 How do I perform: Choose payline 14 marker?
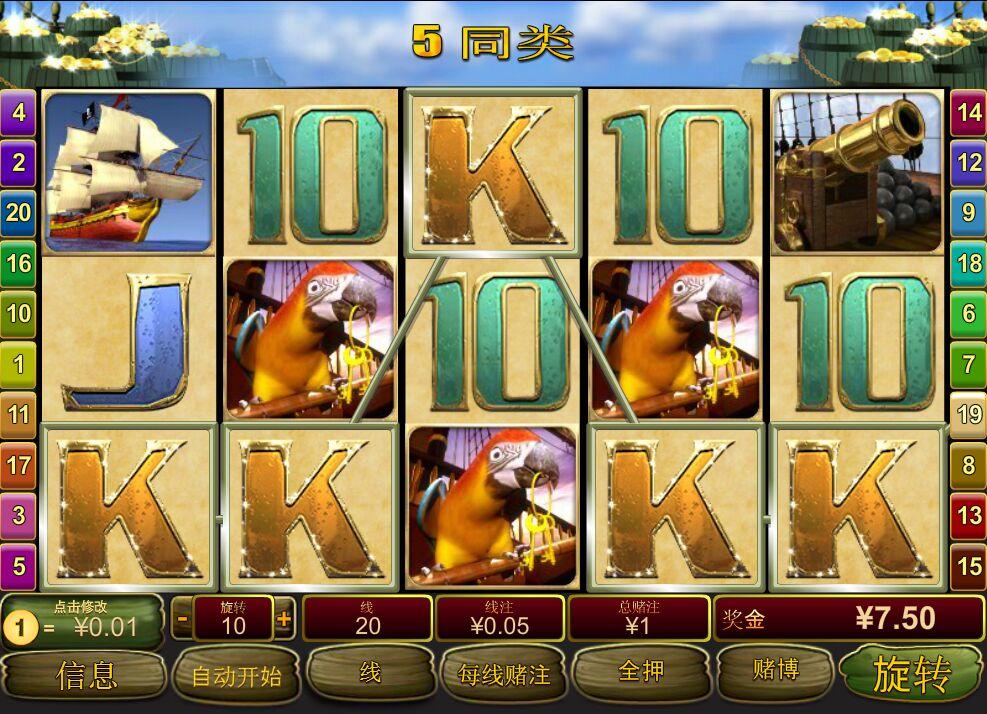(x=969, y=112)
